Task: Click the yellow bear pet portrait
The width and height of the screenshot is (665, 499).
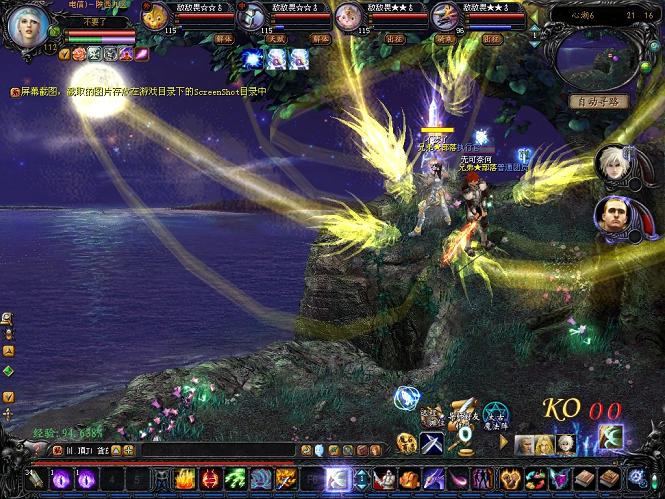Action: click(155, 15)
